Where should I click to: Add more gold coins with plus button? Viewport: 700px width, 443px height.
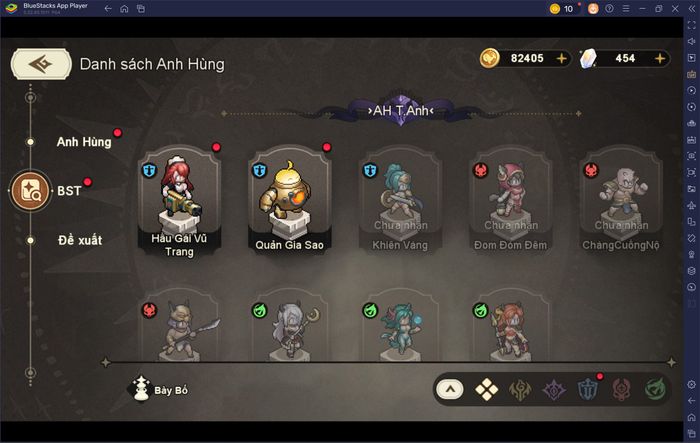click(x=561, y=58)
